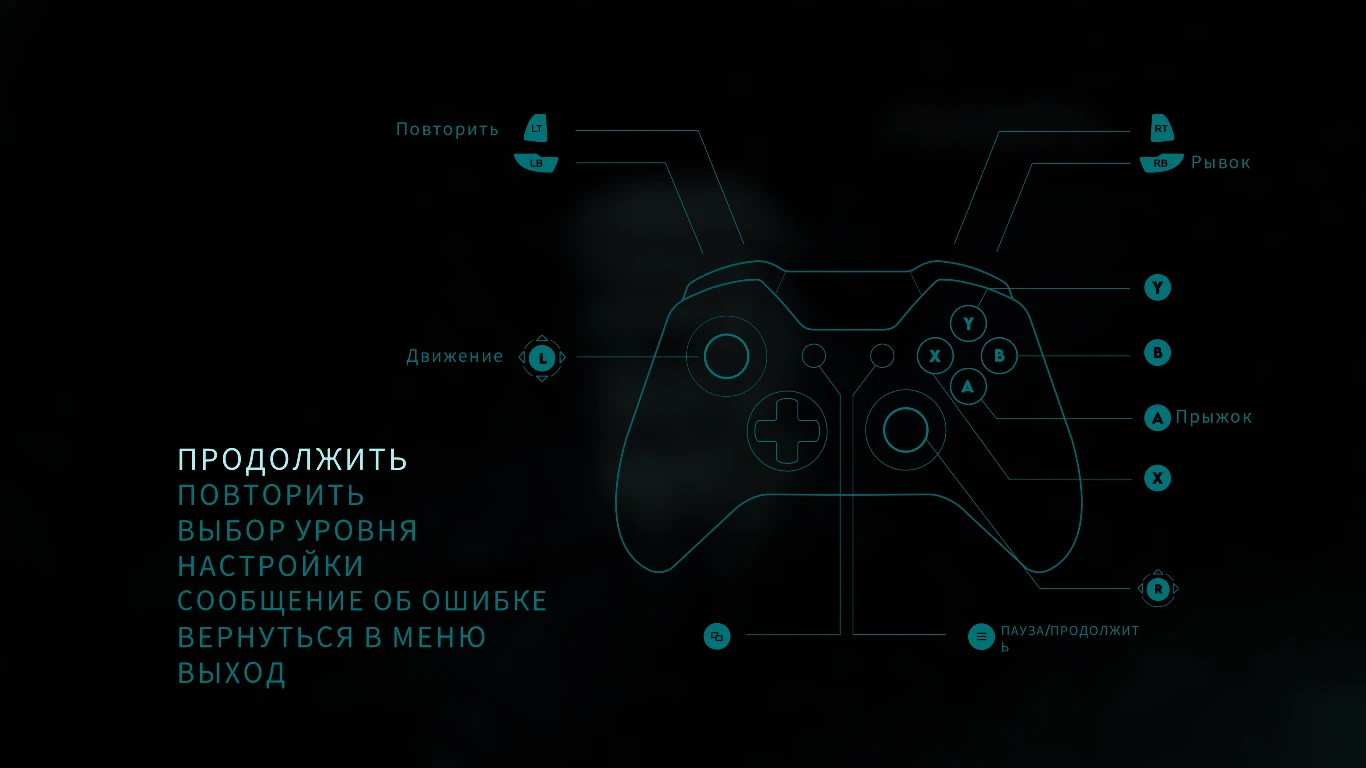Click the left stick icon labeled Движение
Viewport: 1366px width, 768px height.
click(x=542, y=356)
